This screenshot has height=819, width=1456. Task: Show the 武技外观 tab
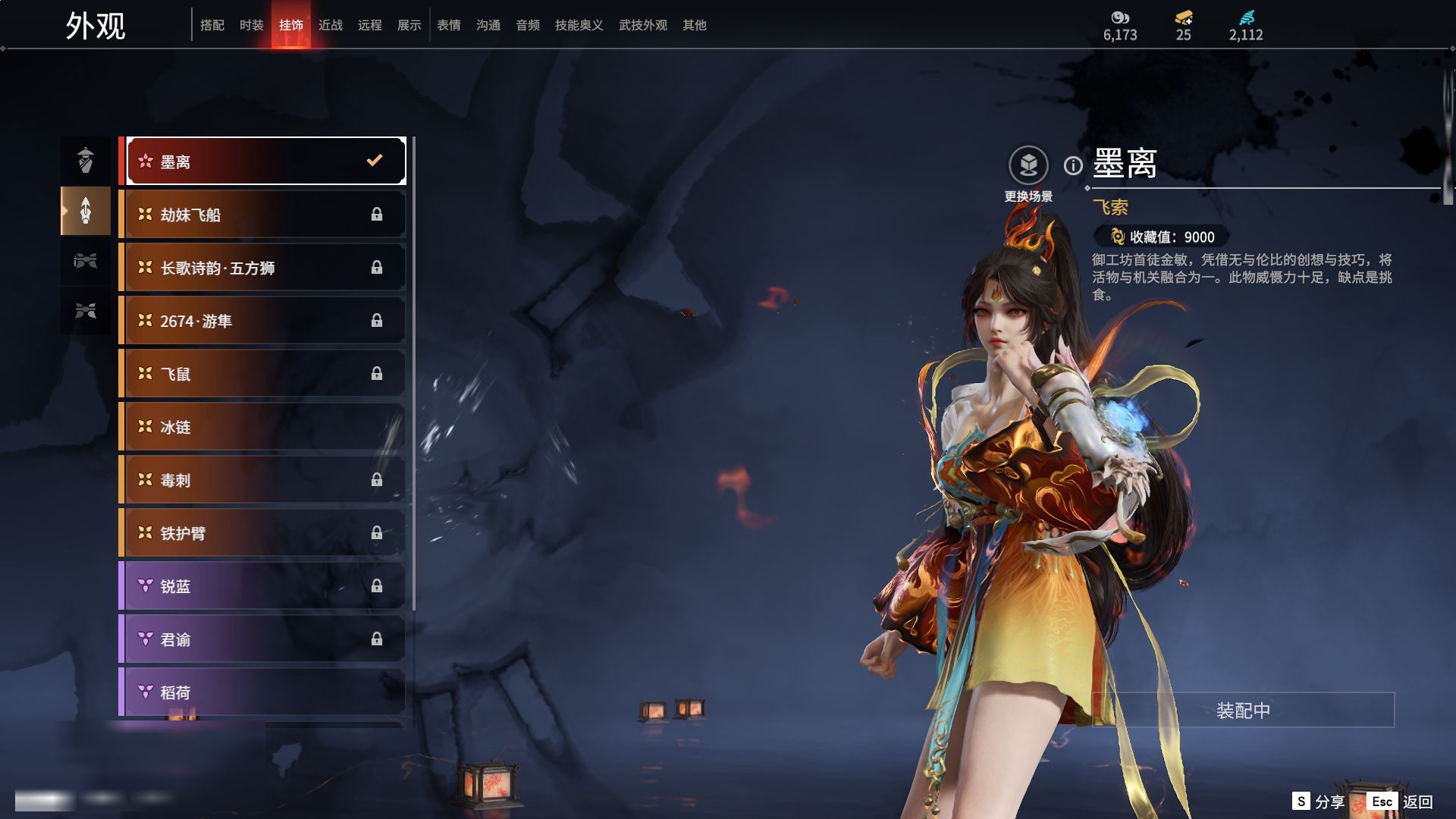tap(643, 25)
